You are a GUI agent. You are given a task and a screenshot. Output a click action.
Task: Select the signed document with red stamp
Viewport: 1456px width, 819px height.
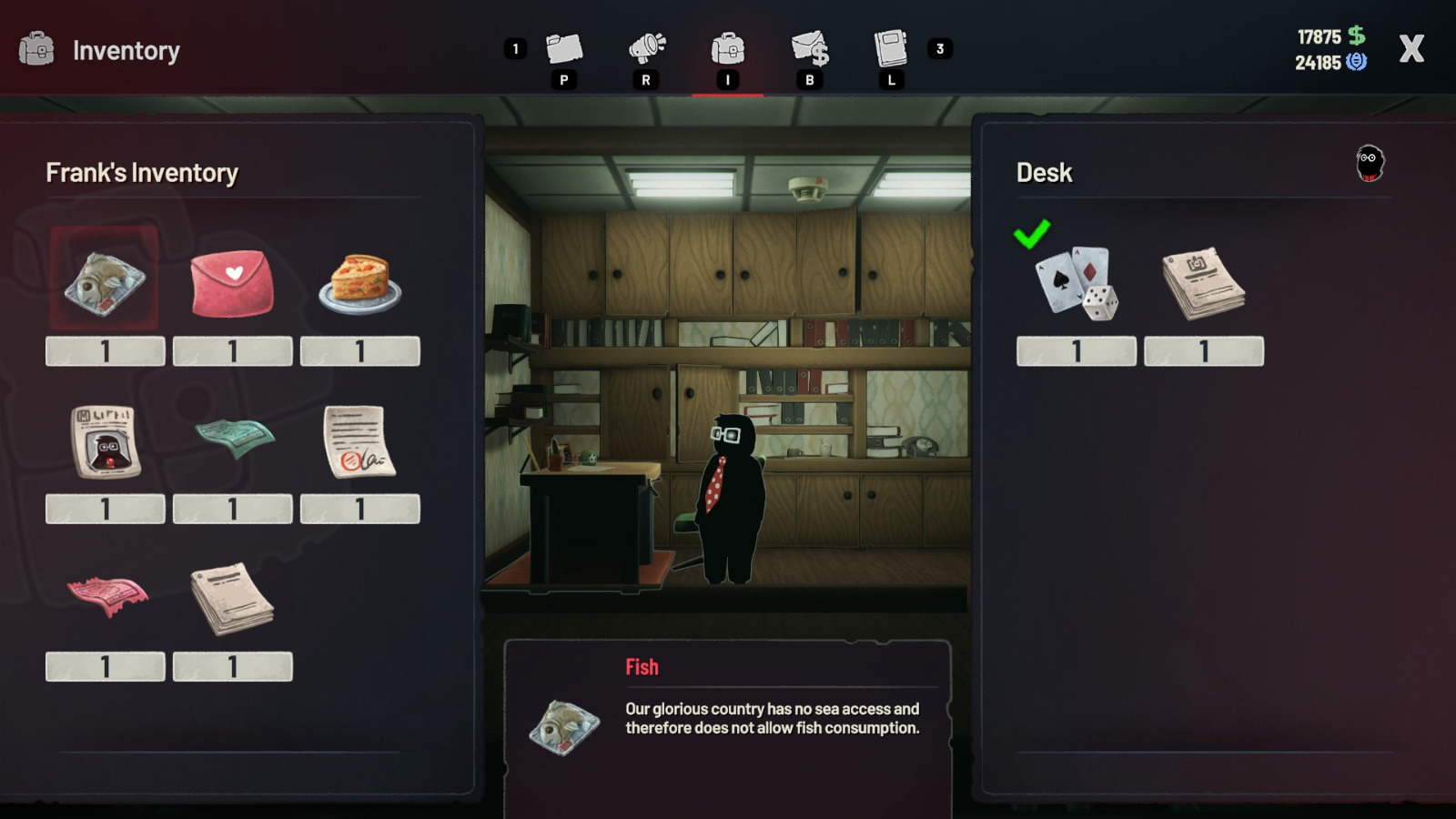pyautogui.click(x=359, y=441)
